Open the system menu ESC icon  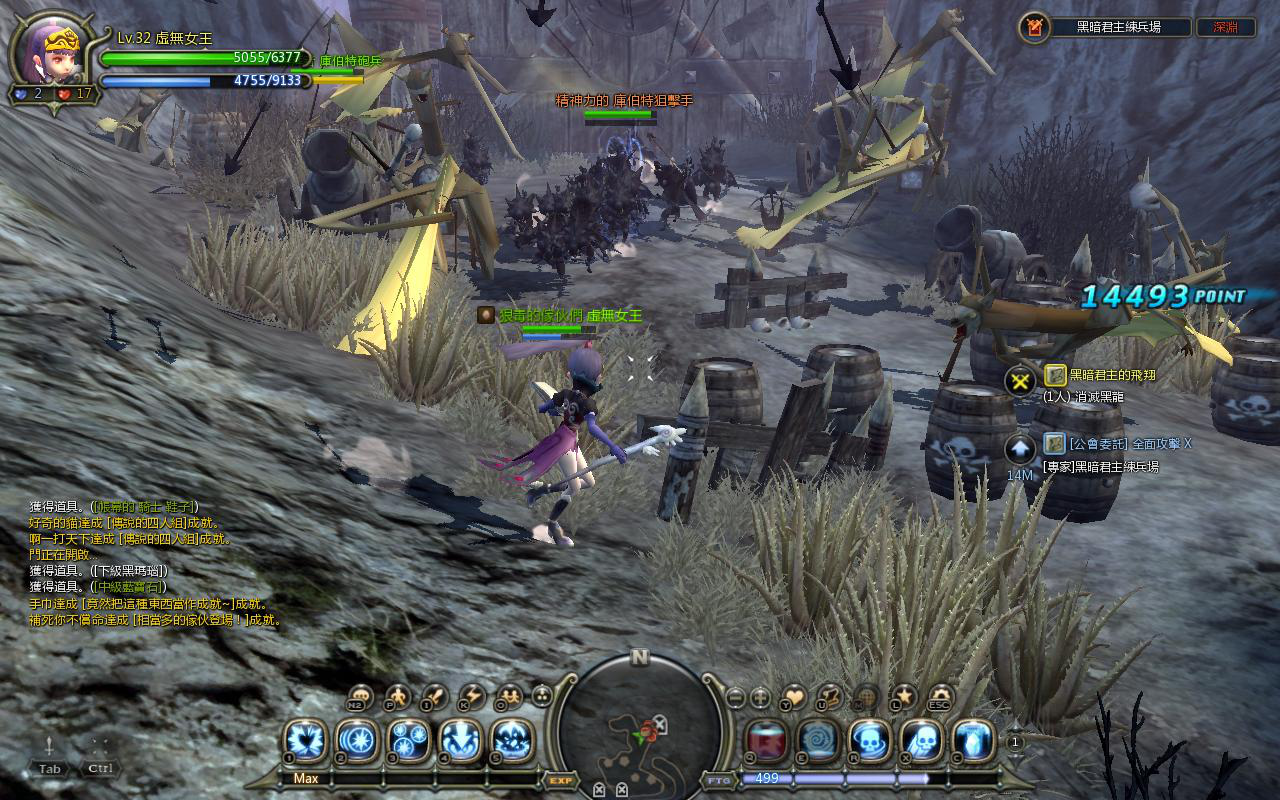point(940,696)
